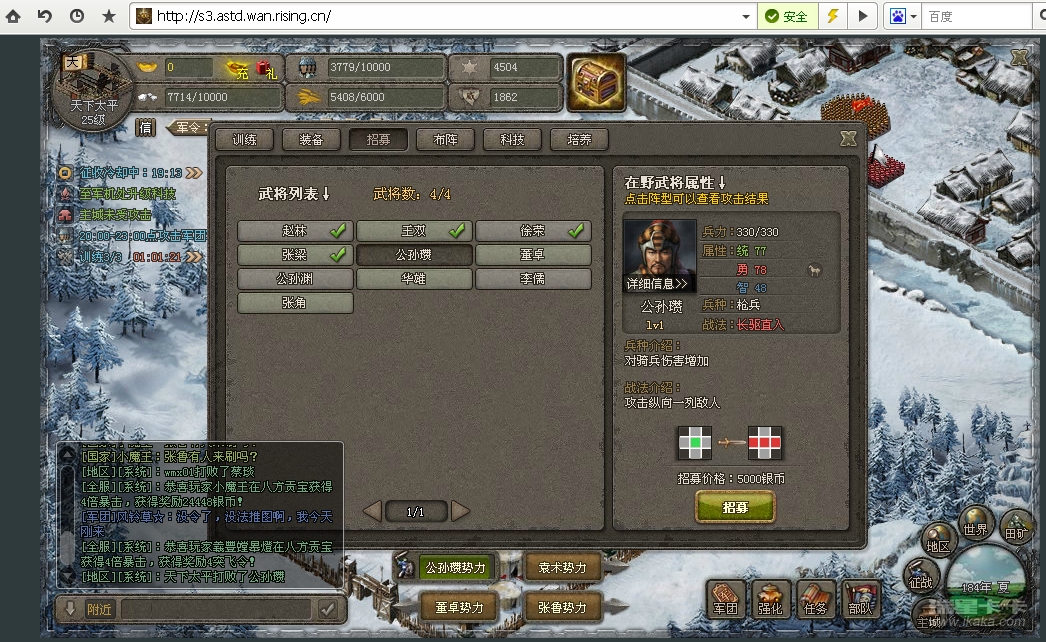
Task: Open the golden treasure chest
Action: [596, 81]
